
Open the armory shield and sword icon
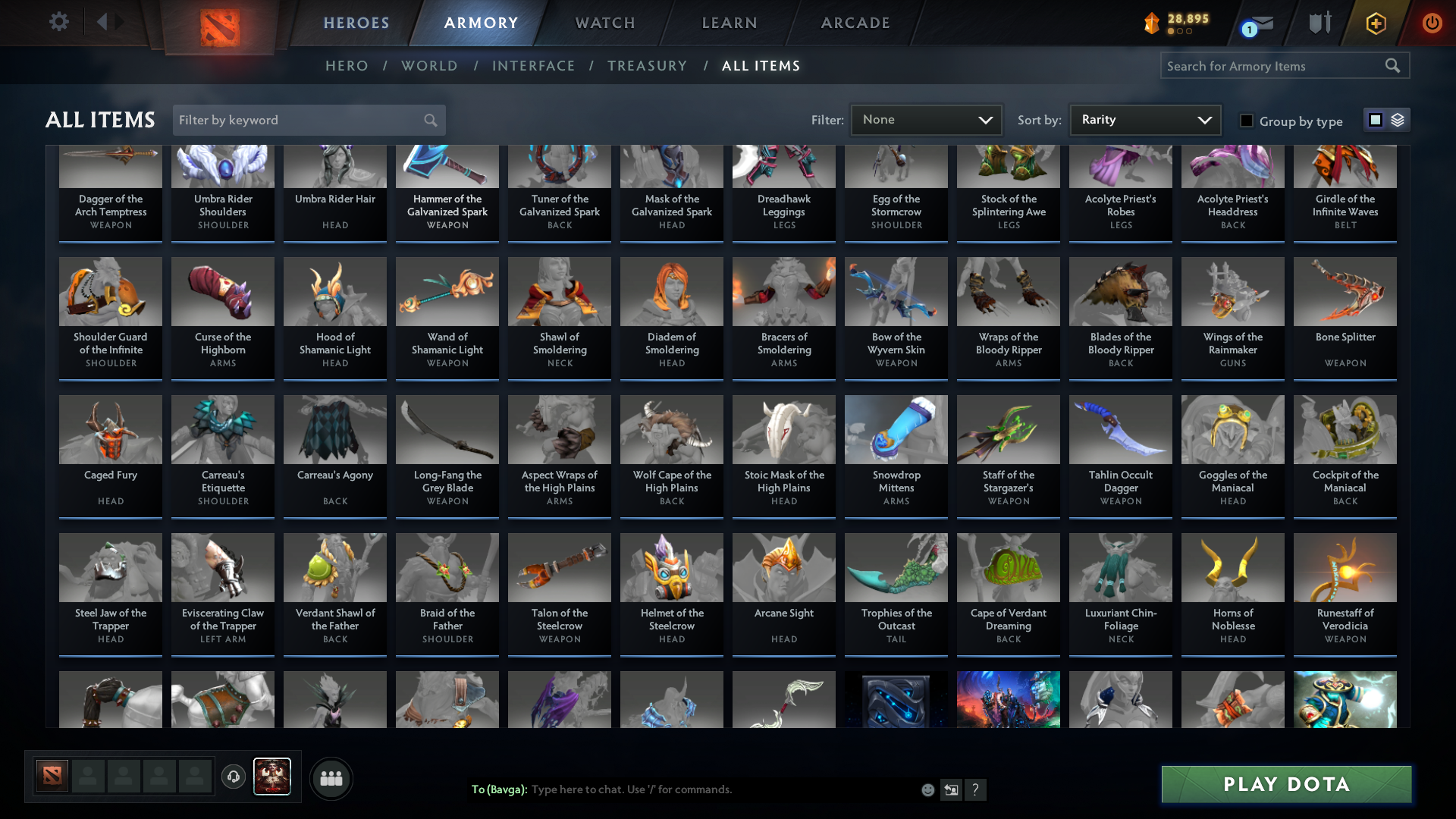pyautogui.click(x=1319, y=23)
